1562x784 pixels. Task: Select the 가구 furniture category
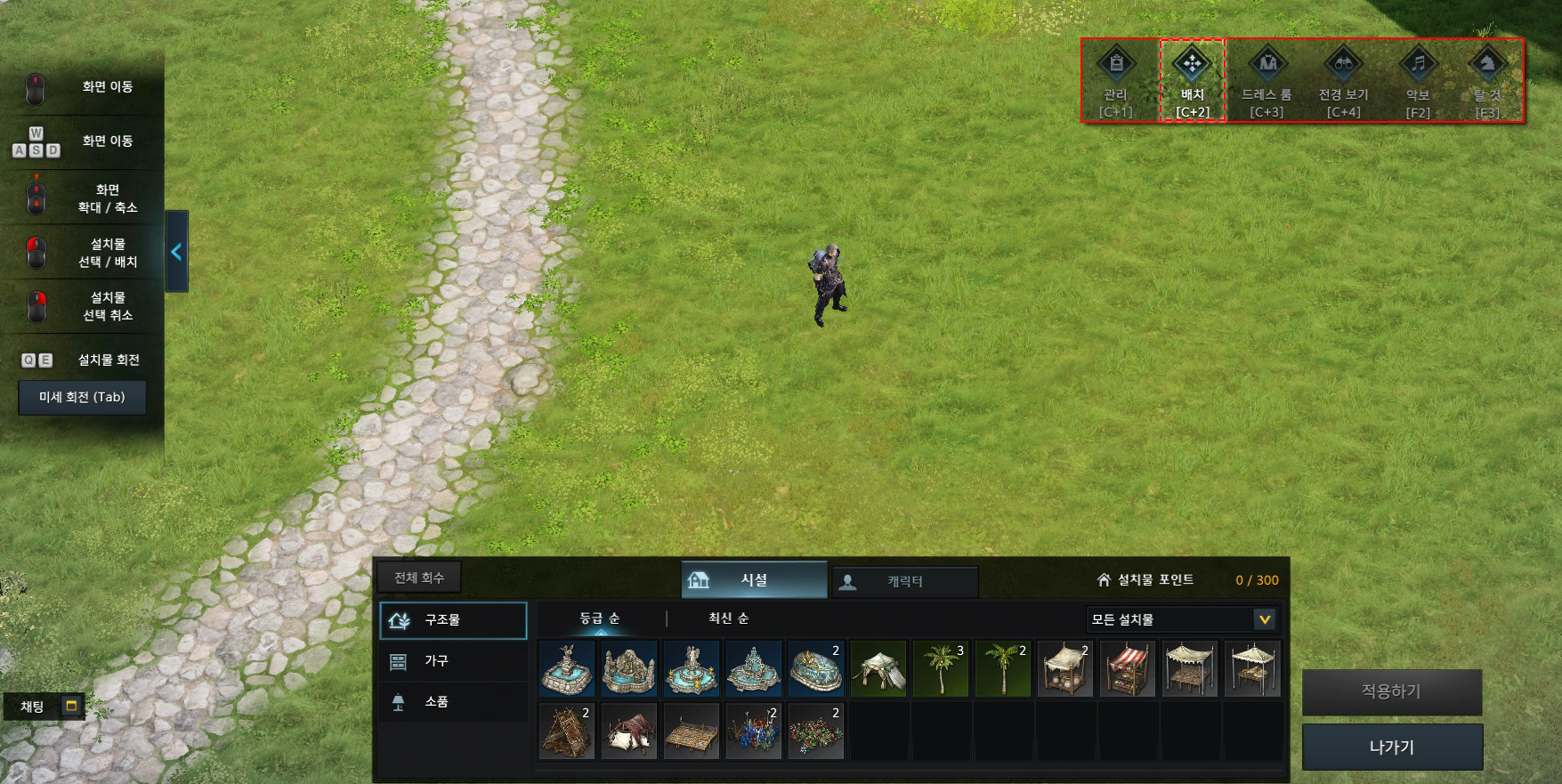click(453, 660)
